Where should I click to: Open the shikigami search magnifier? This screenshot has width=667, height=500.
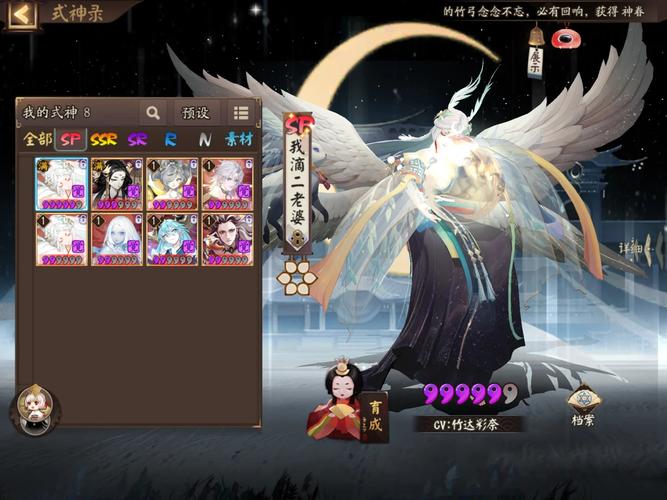click(x=153, y=113)
